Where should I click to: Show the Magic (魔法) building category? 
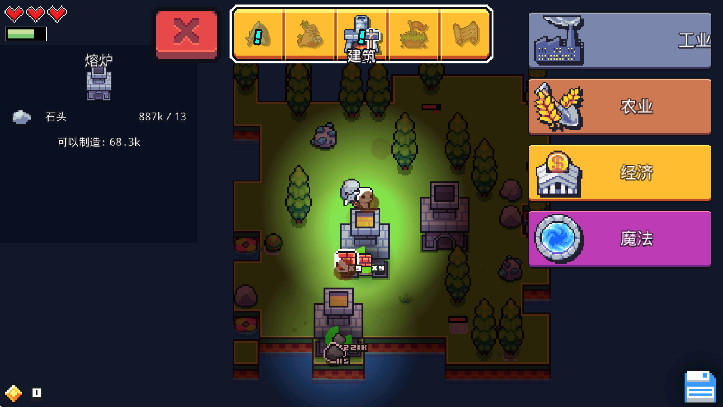click(x=619, y=238)
